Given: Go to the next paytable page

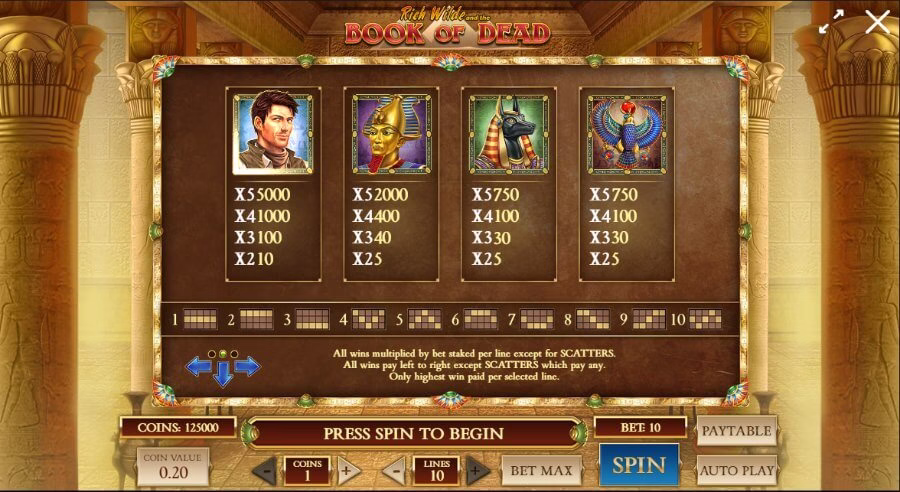Looking at the screenshot, I should click(x=247, y=367).
